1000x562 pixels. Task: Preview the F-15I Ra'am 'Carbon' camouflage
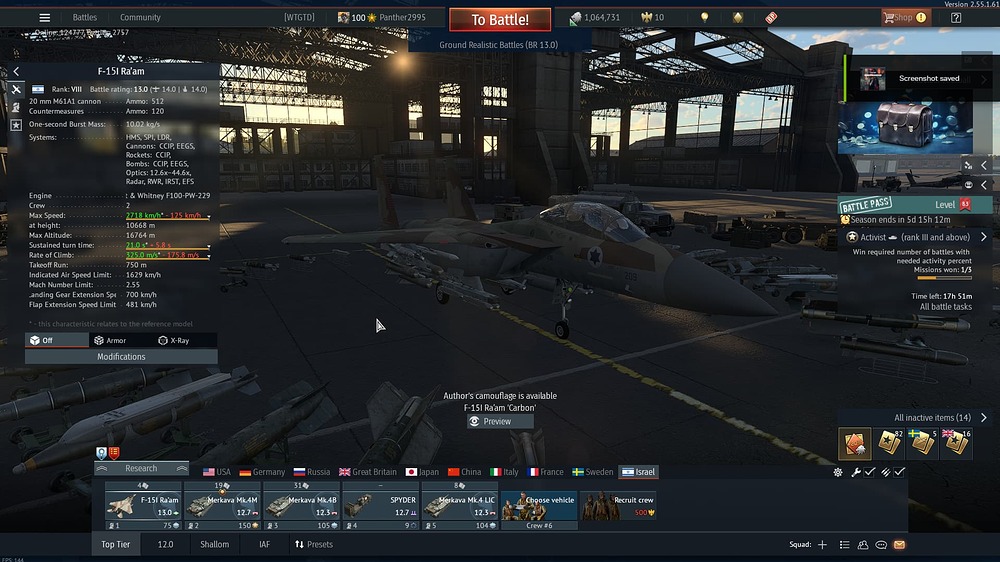click(x=497, y=422)
